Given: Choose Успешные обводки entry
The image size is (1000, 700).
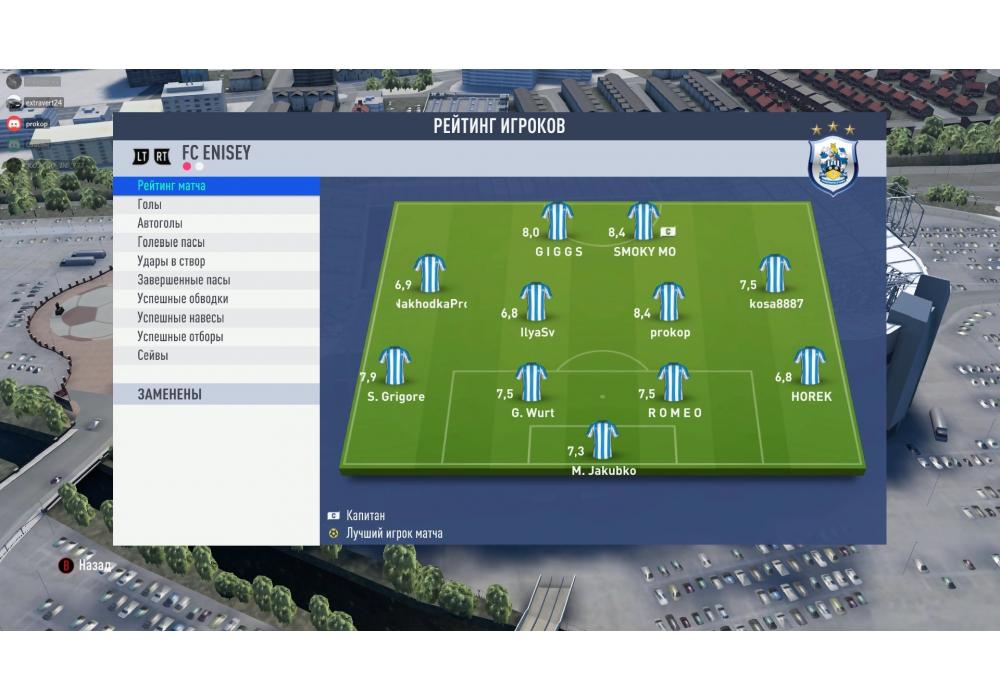Looking at the screenshot, I should [216, 299].
